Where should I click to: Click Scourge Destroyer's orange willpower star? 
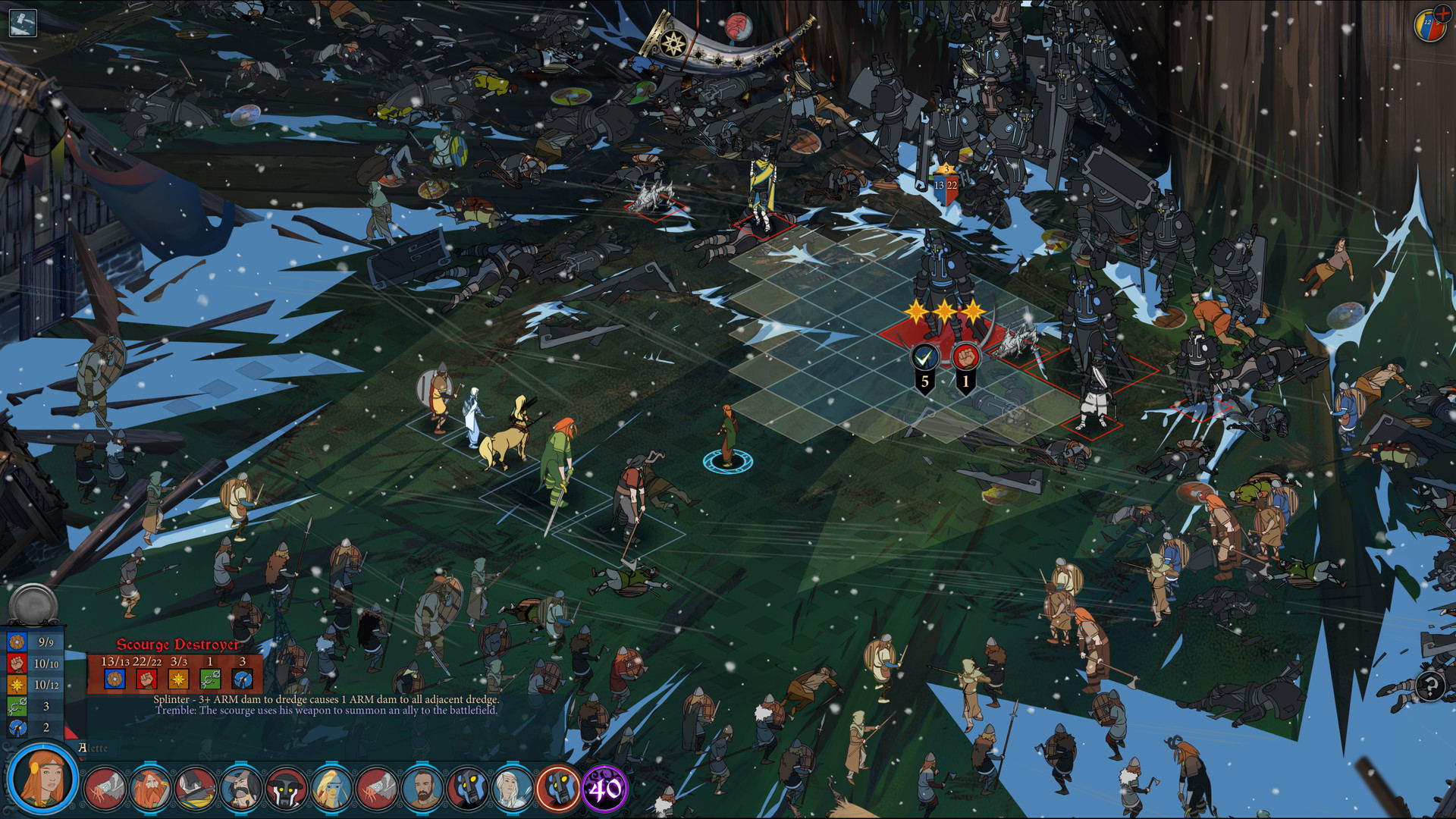point(178,679)
